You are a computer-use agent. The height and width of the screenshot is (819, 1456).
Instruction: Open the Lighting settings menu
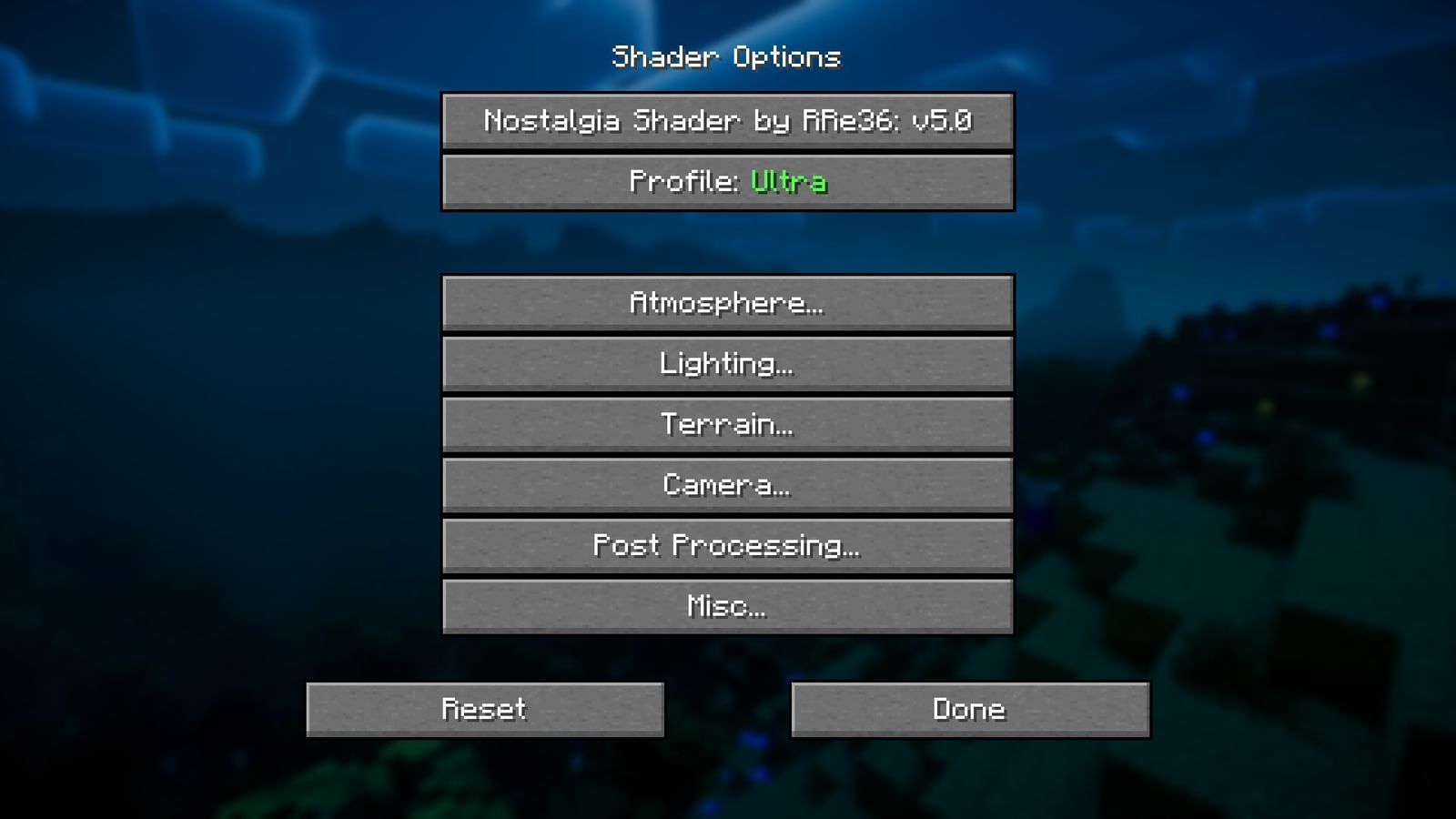point(727,364)
